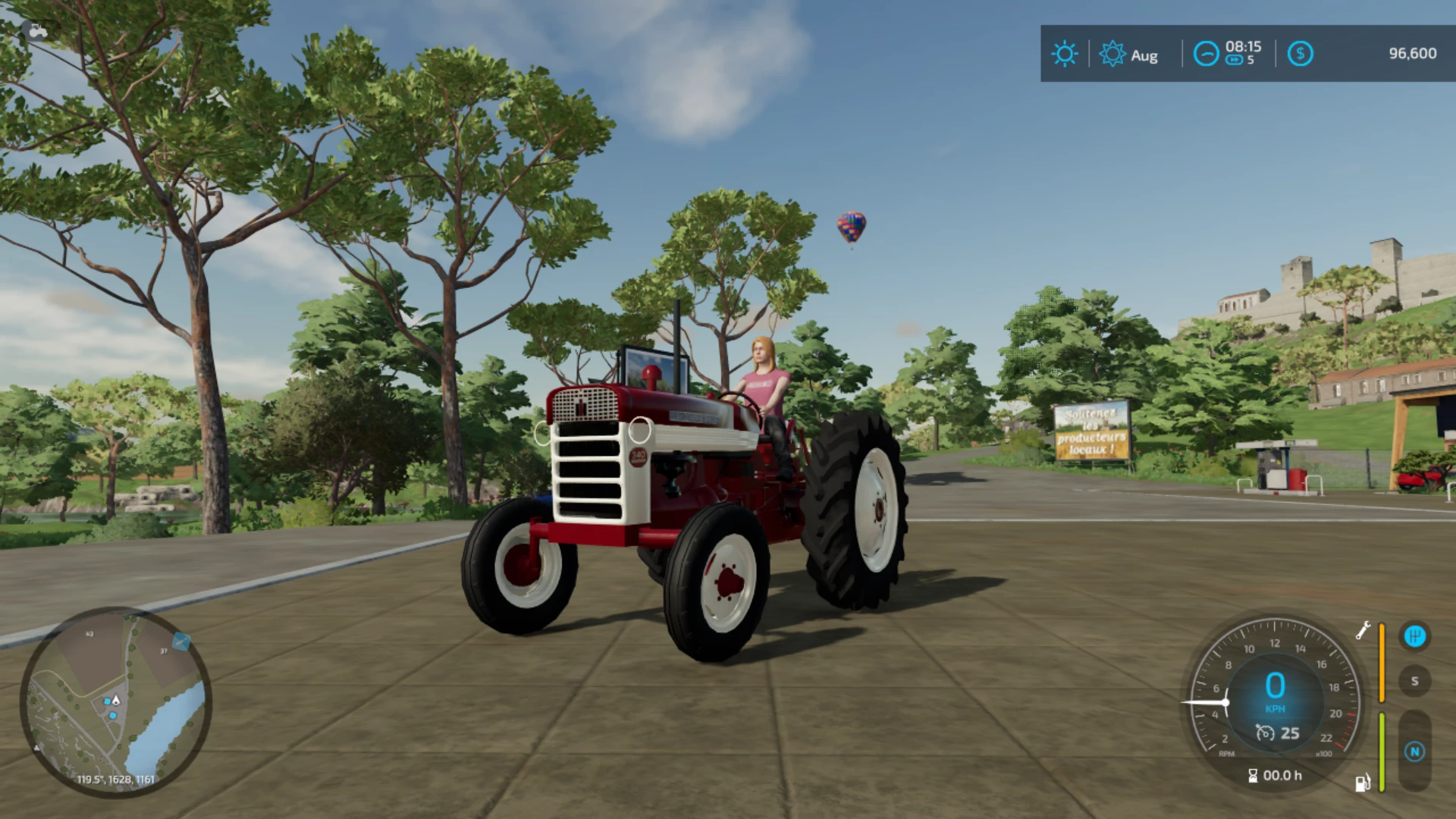Viewport: 1456px width, 819px height.
Task: Click the blue clock icon
Action: tap(1206, 54)
